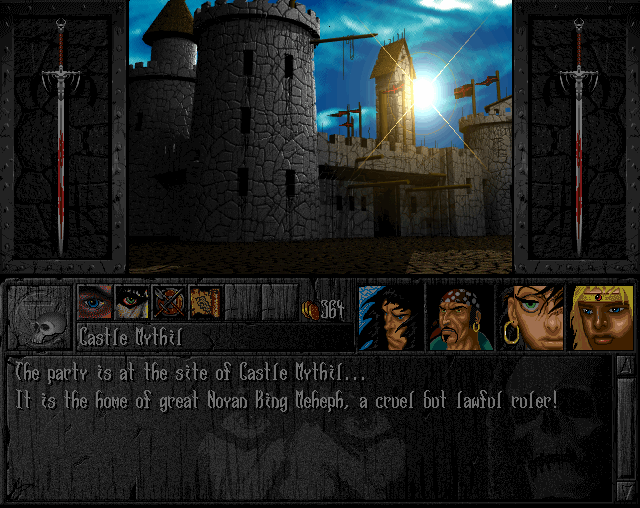Select the long black-haired party member portrait
640x508 pixels.
pos(391,317)
